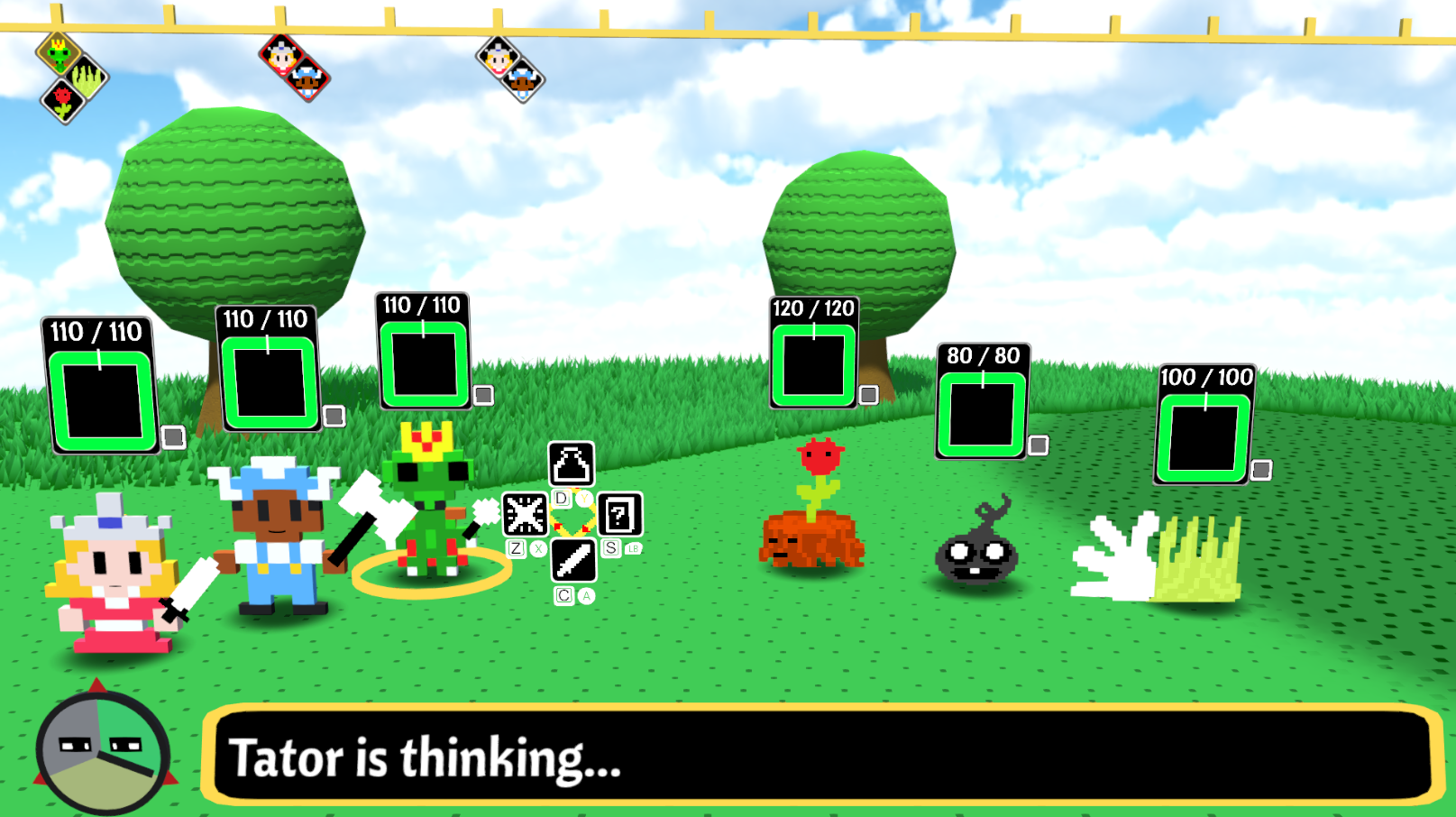This screenshot has height=817, width=1456.
Task: Open the D key hint above the command wheel
Action: coord(562,498)
